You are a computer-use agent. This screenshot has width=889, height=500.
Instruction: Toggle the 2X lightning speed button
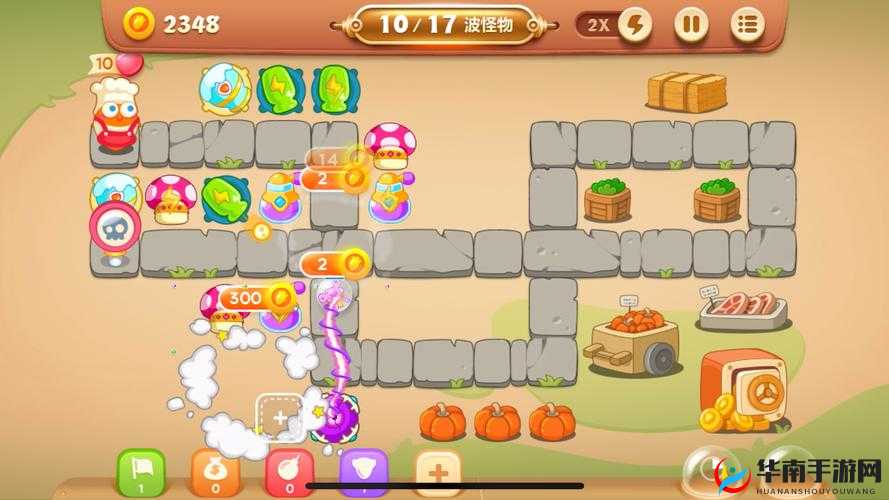coord(633,24)
